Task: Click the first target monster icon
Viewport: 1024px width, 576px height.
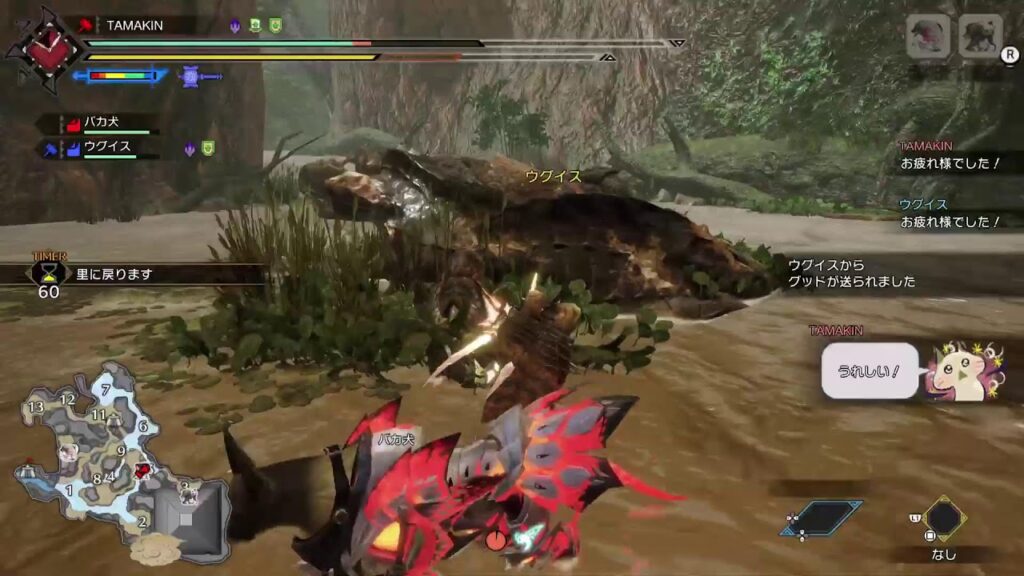Action: click(927, 37)
